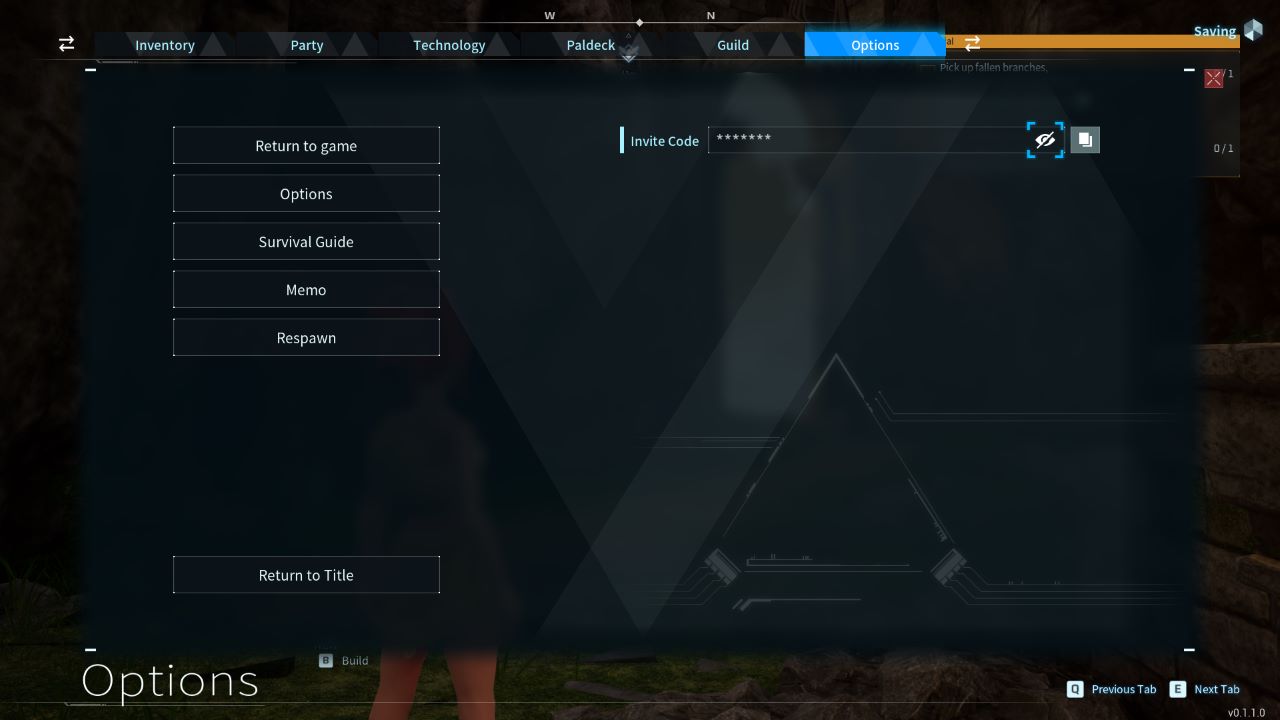The width and height of the screenshot is (1280, 720).
Task: Select Return to Title
Action: [306, 575]
